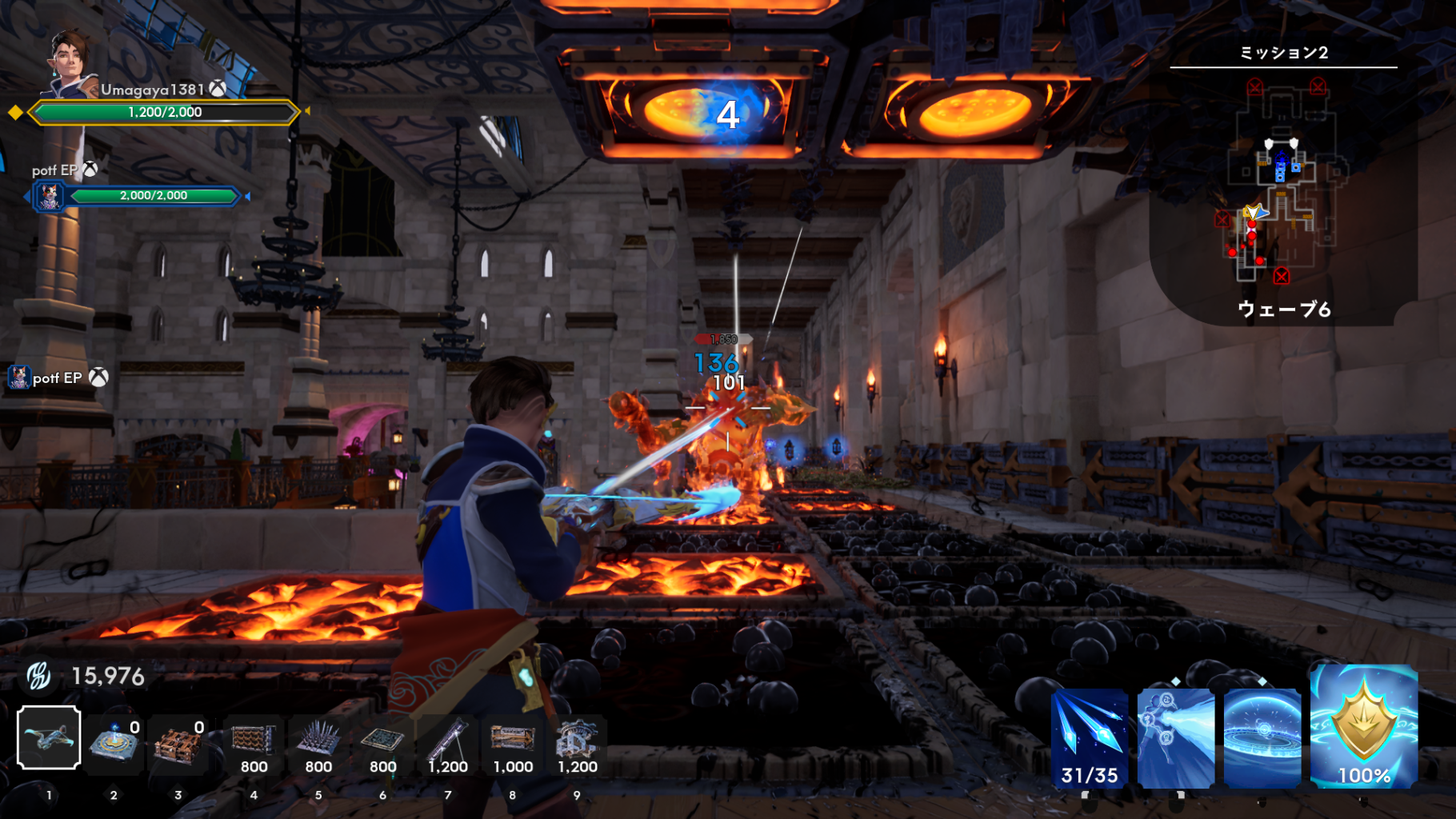
Task: Activate the triple ice bolt attack icon
Action: (x=1089, y=738)
